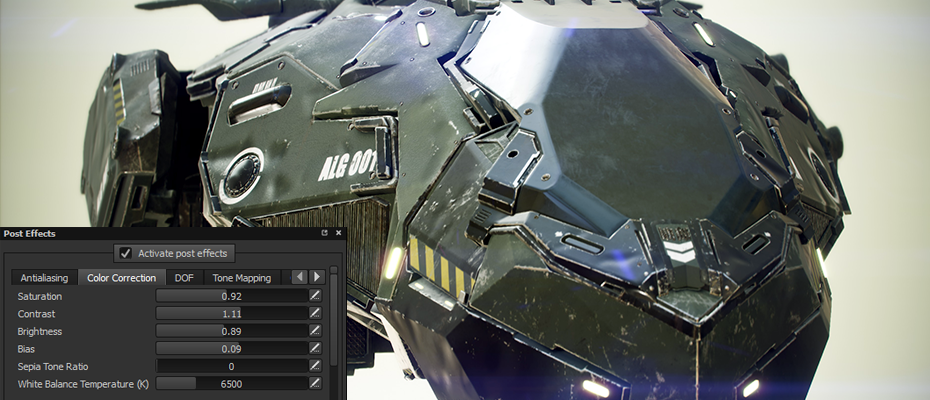This screenshot has height=400, width=930.
Task: Click the White Balance Temperature slider
Action: point(231,383)
